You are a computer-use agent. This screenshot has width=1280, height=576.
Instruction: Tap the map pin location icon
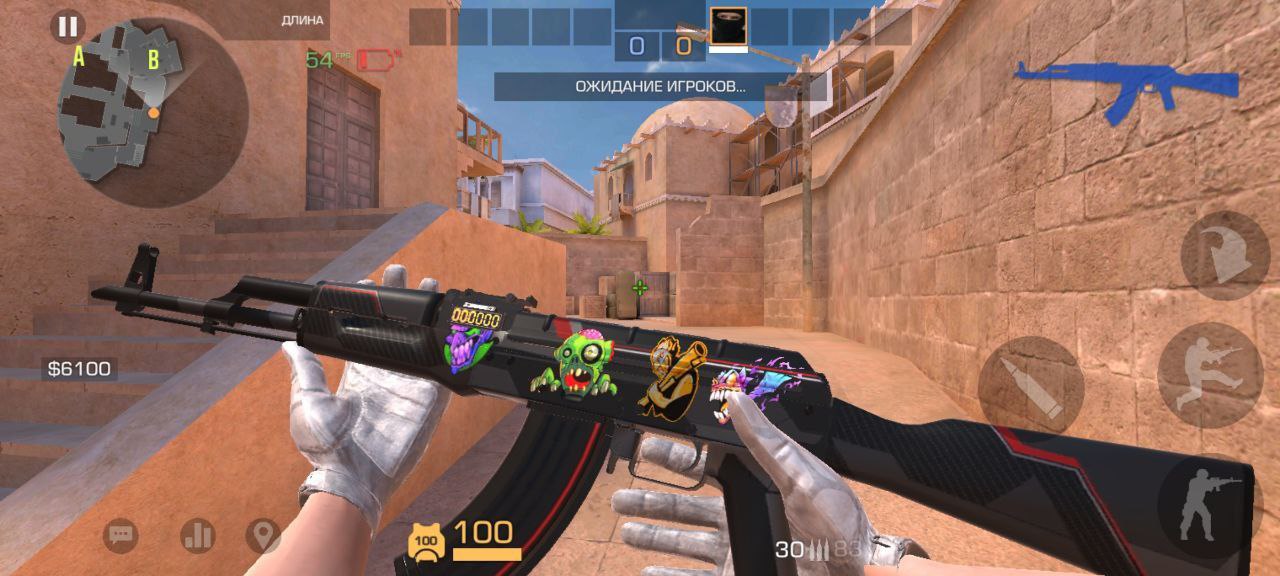pyautogui.click(x=263, y=536)
